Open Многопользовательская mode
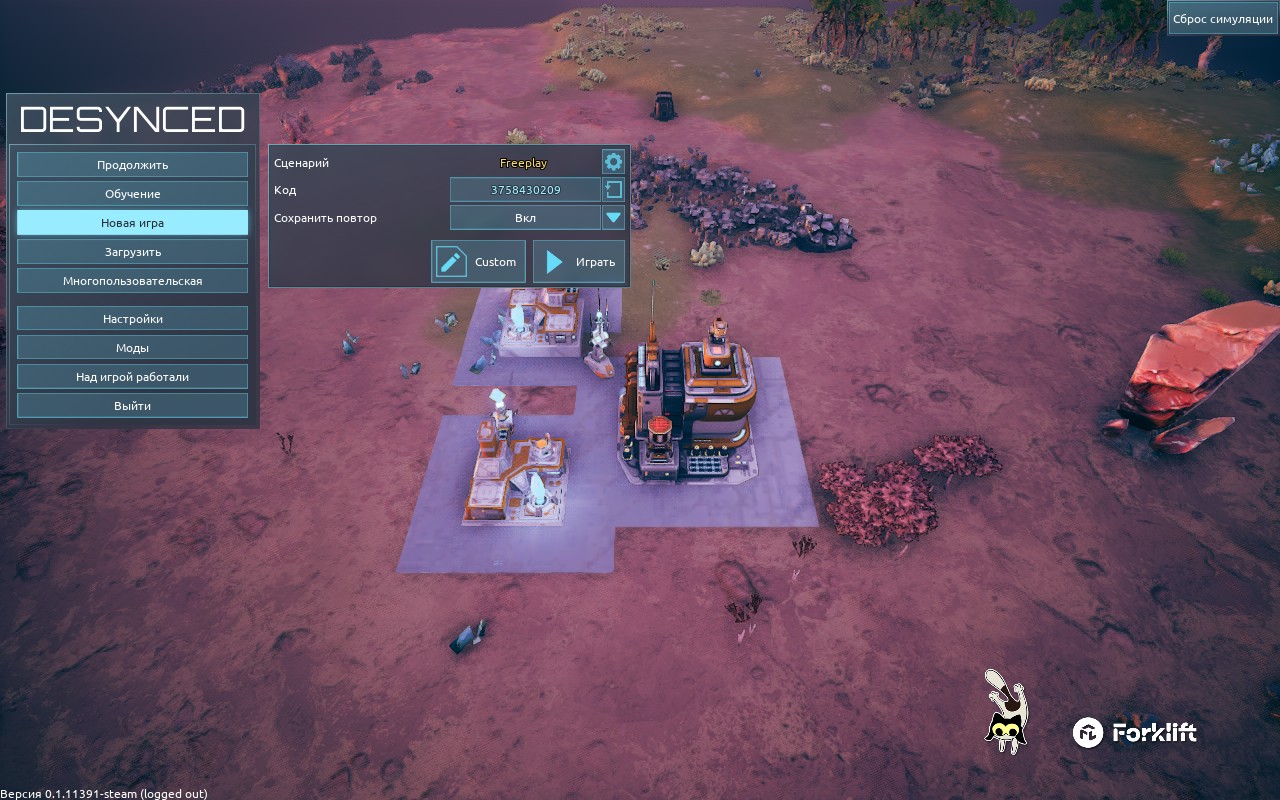The image size is (1280, 800). (x=132, y=281)
